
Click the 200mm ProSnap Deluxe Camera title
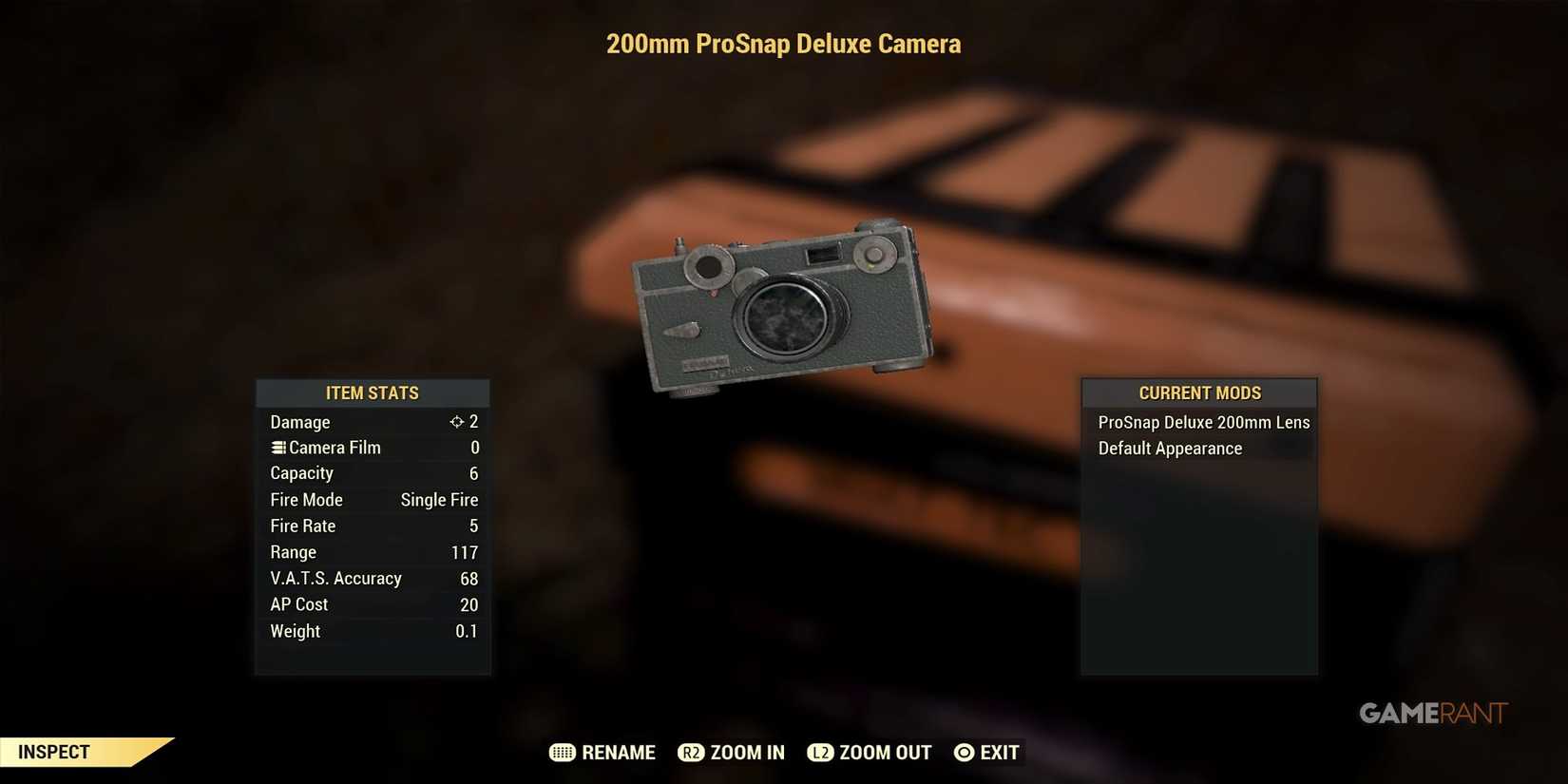783,44
